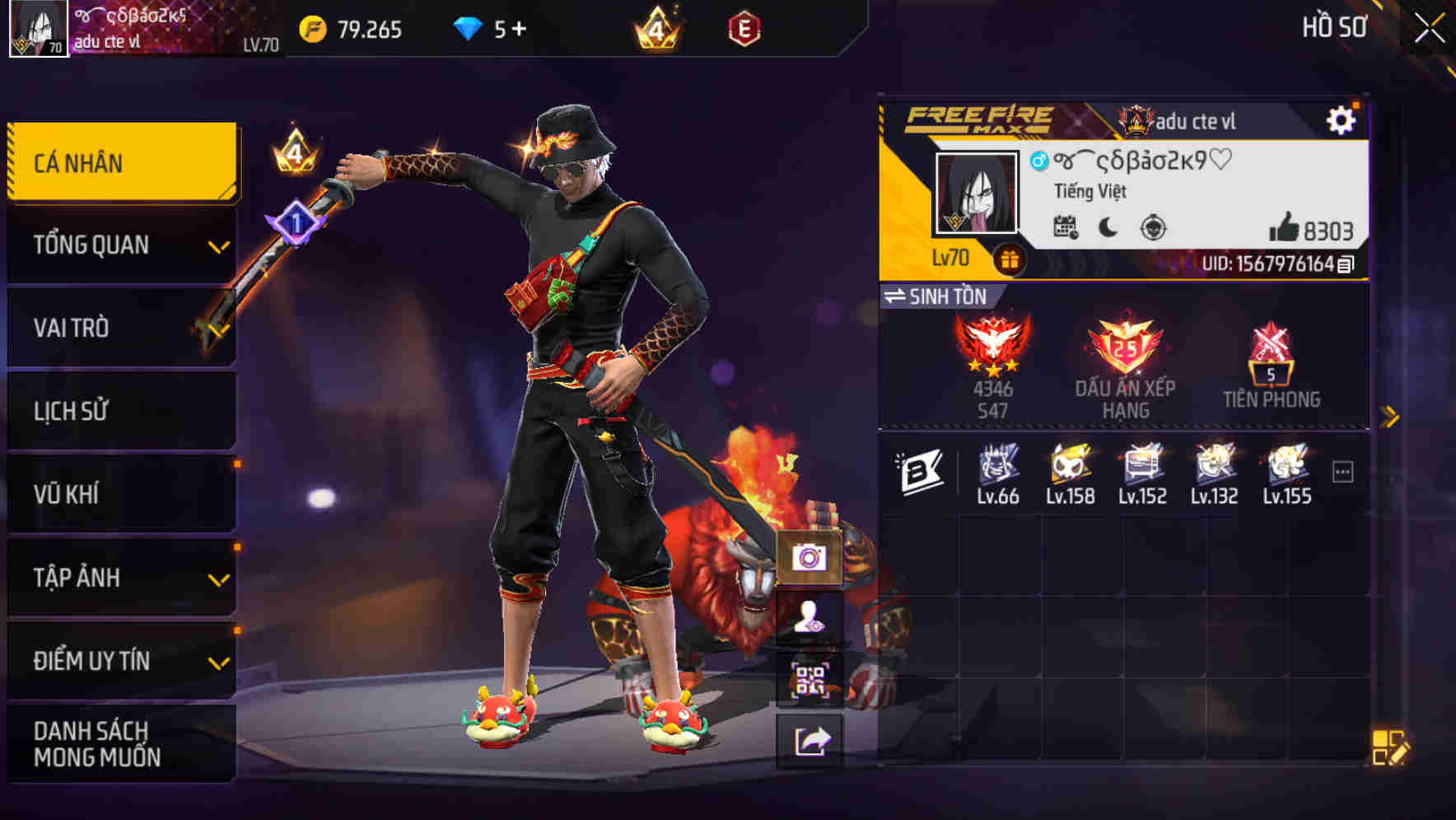Expand the TẬP ẢNH section
Viewport: 1456px width, 820px height.
(119, 578)
